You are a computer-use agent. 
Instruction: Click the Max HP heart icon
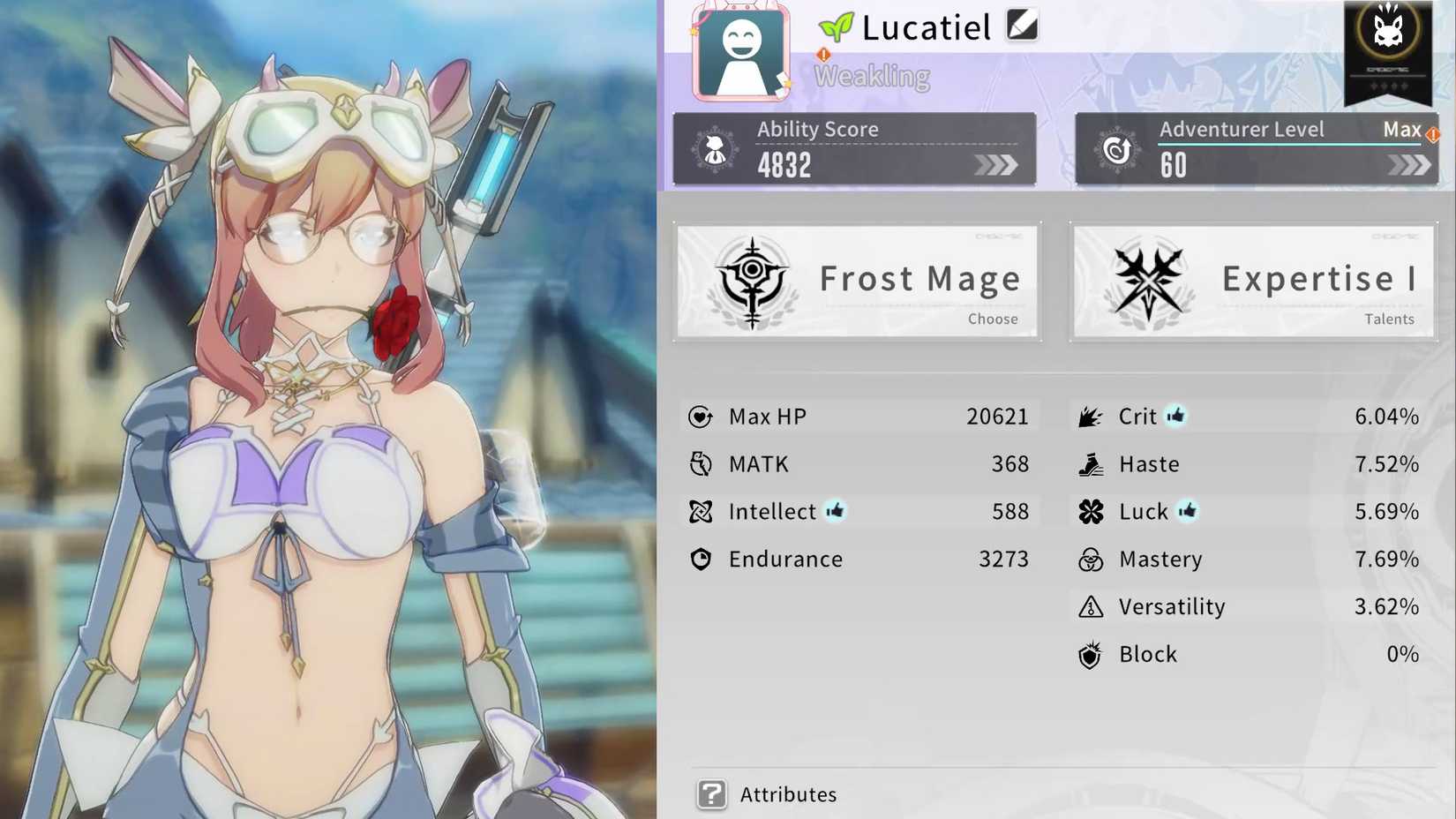pos(700,417)
